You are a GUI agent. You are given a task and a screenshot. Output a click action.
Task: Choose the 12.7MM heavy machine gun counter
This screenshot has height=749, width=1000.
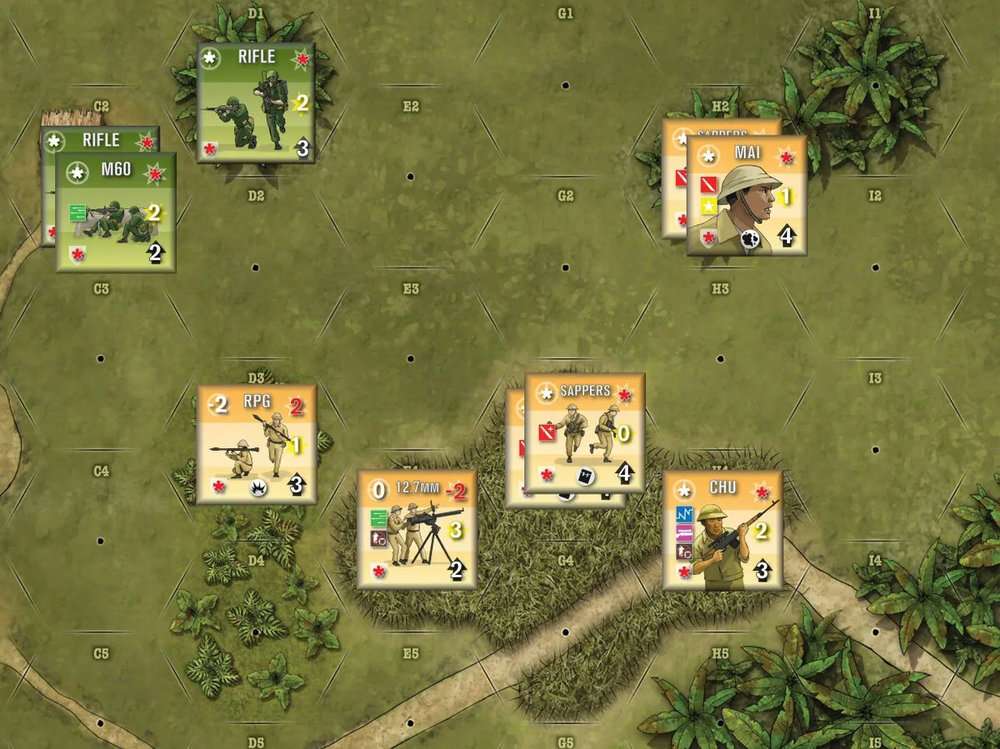(x=417, y=529)
